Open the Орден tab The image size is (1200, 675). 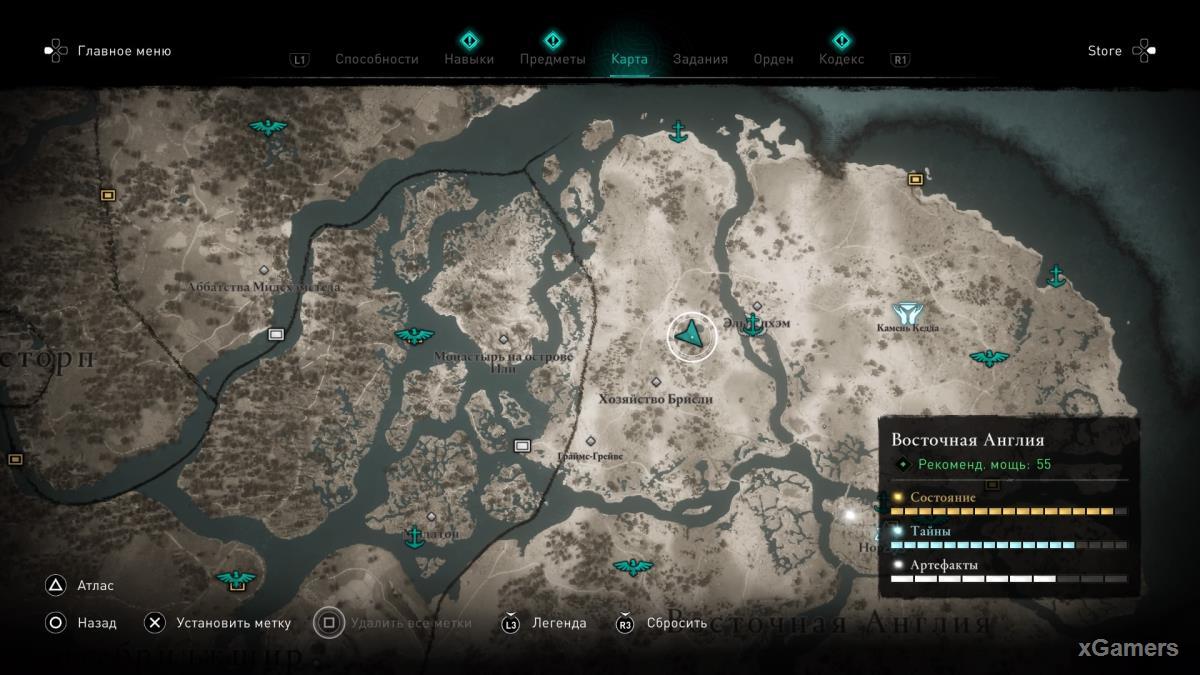click(773, 59)
